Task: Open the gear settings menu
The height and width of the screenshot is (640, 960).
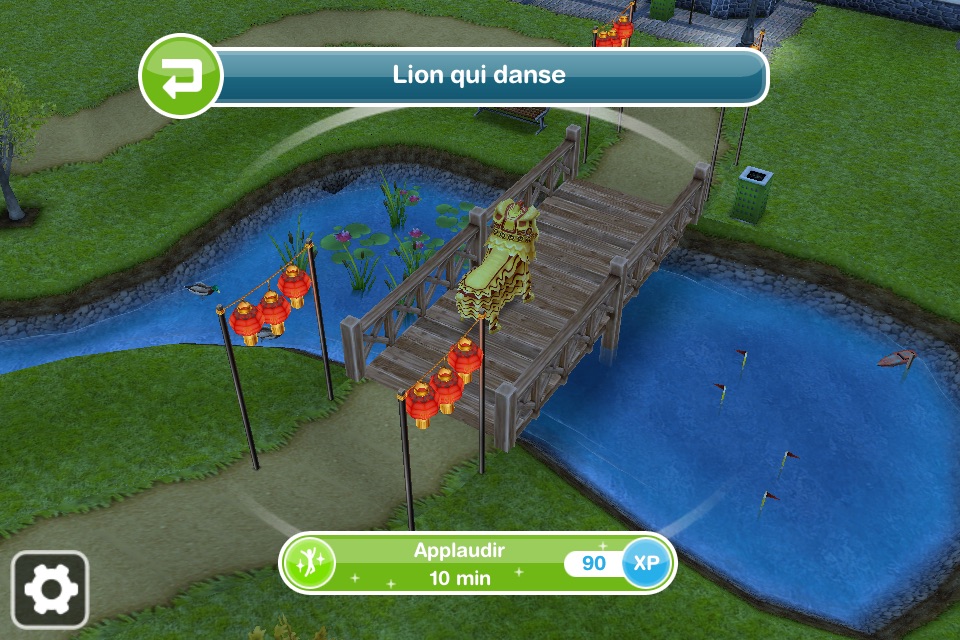Action: [50, 590]
